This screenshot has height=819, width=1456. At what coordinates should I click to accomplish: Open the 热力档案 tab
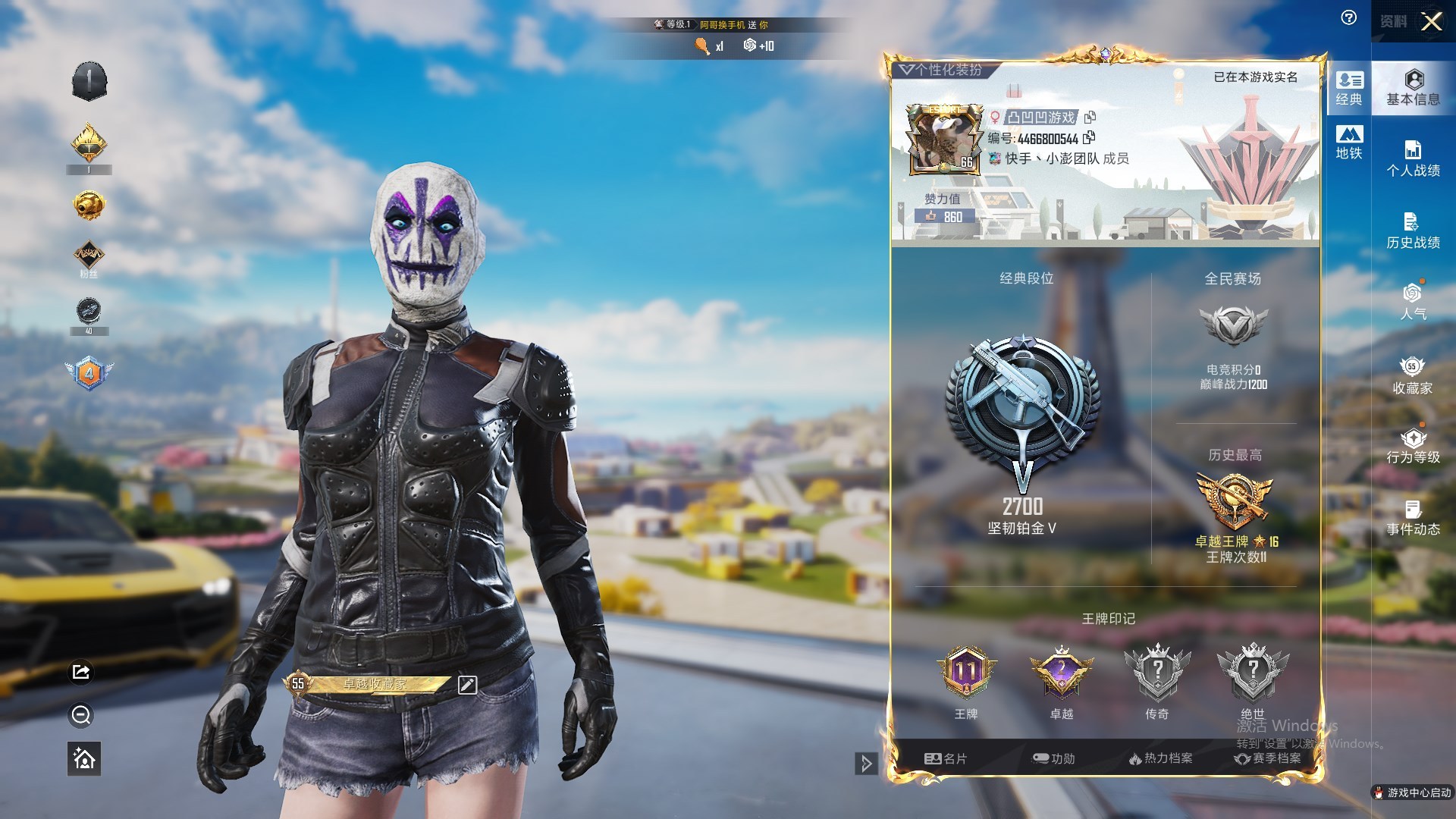click(x=1160, y=758)
